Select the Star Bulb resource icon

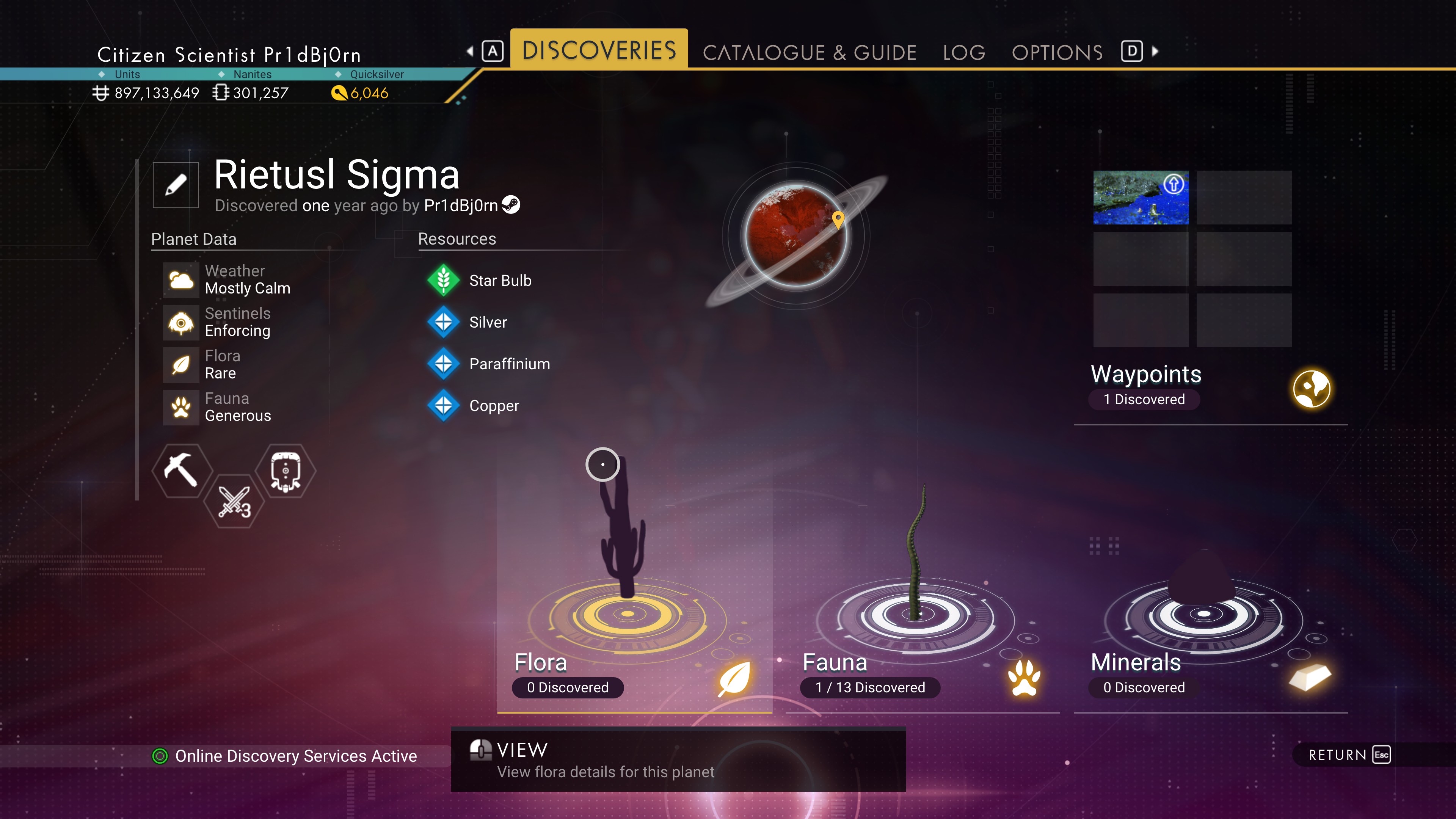(x=444, y=280)
